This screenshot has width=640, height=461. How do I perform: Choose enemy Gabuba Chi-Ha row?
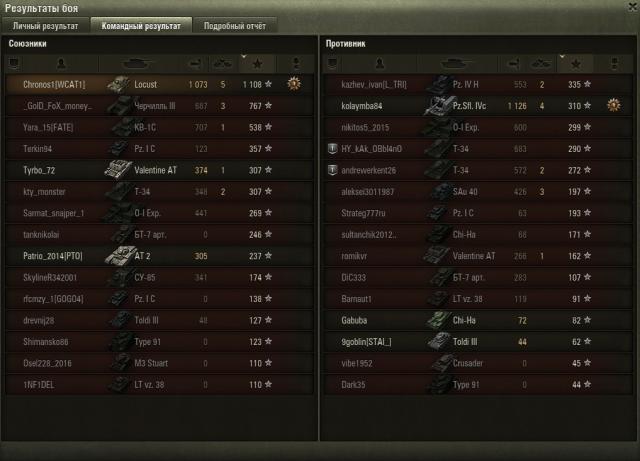[471, 320]
